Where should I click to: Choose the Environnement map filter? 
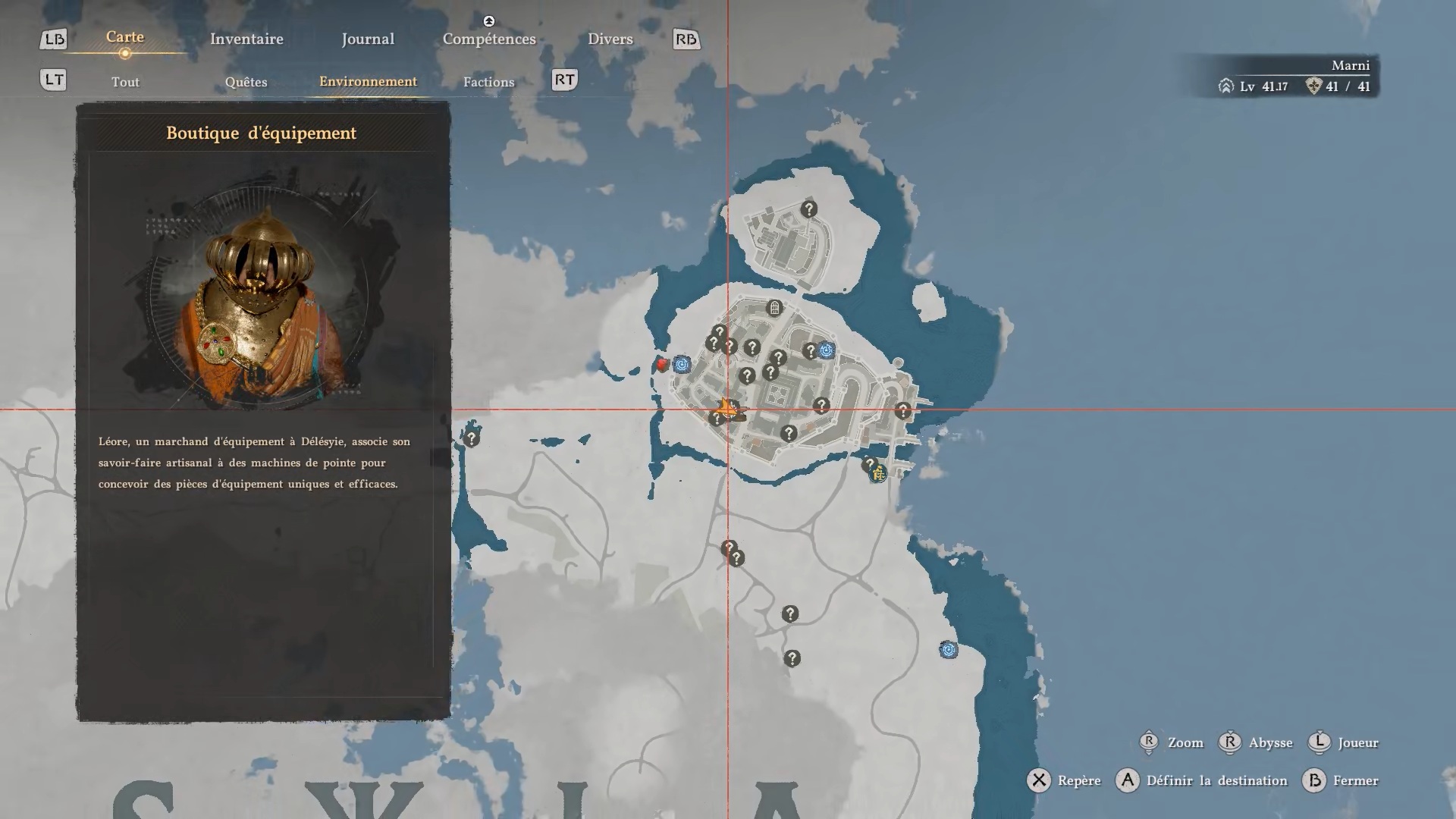tap(368, 81)
